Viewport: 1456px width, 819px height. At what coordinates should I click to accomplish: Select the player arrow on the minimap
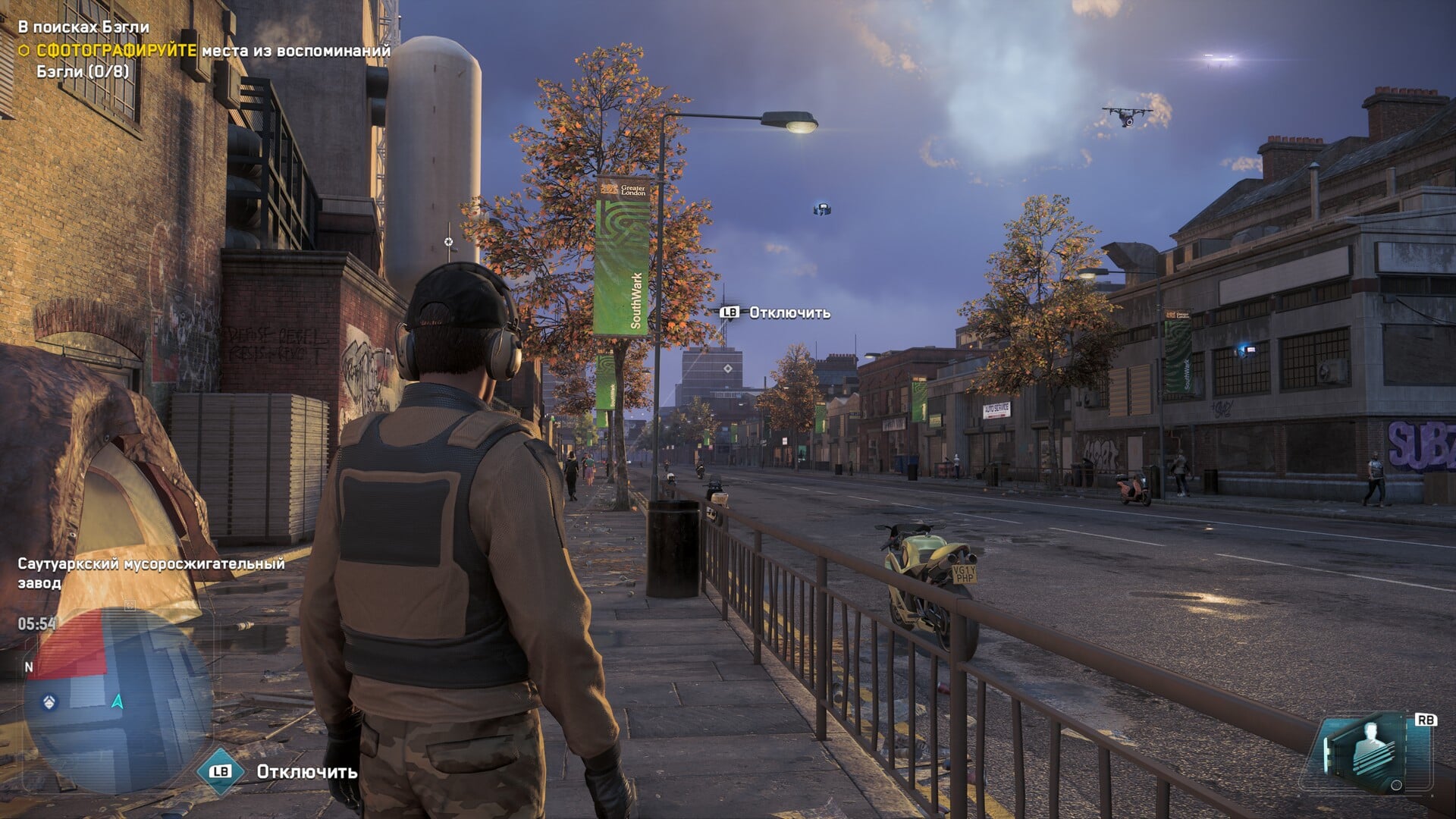(118, 701)
